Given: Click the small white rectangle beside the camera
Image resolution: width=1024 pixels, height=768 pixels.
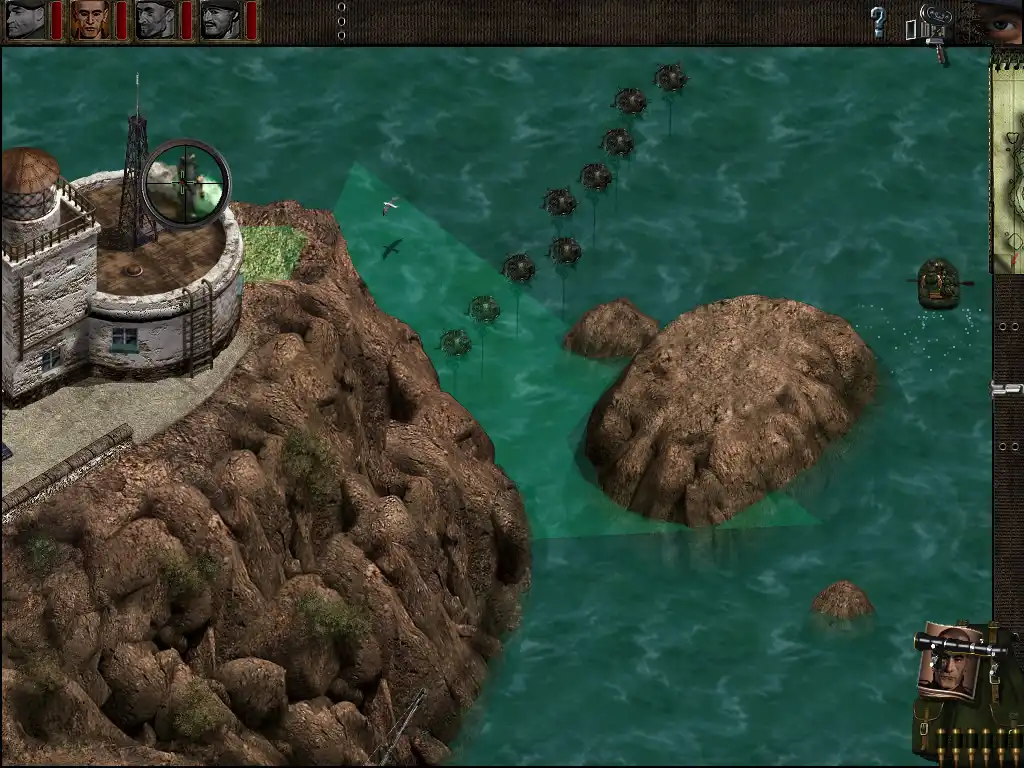Looking at the screenshot, I should pyautogui.click(x=910, y=30).
